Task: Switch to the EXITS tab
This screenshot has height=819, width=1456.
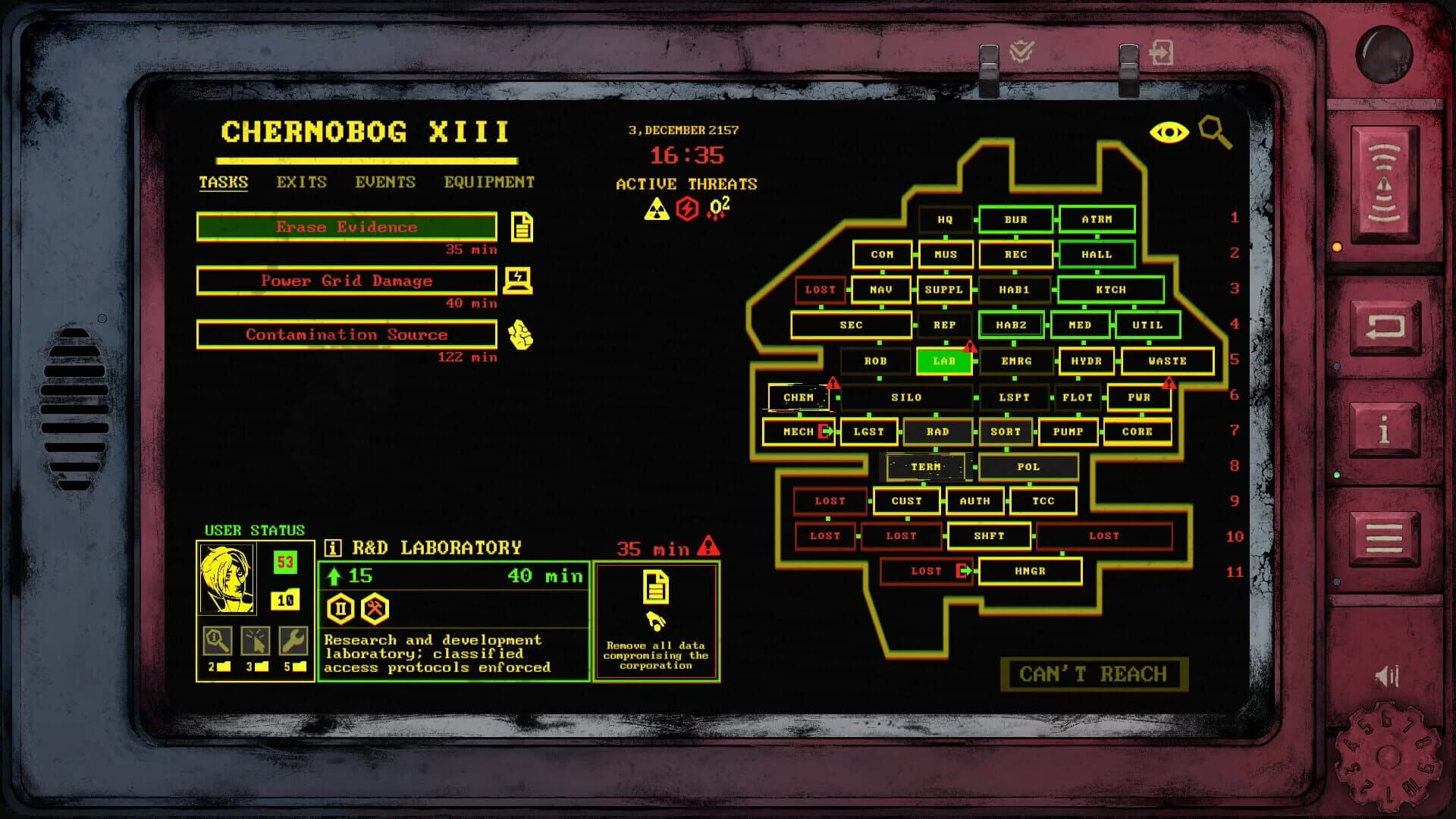Action: pos(301,182)
